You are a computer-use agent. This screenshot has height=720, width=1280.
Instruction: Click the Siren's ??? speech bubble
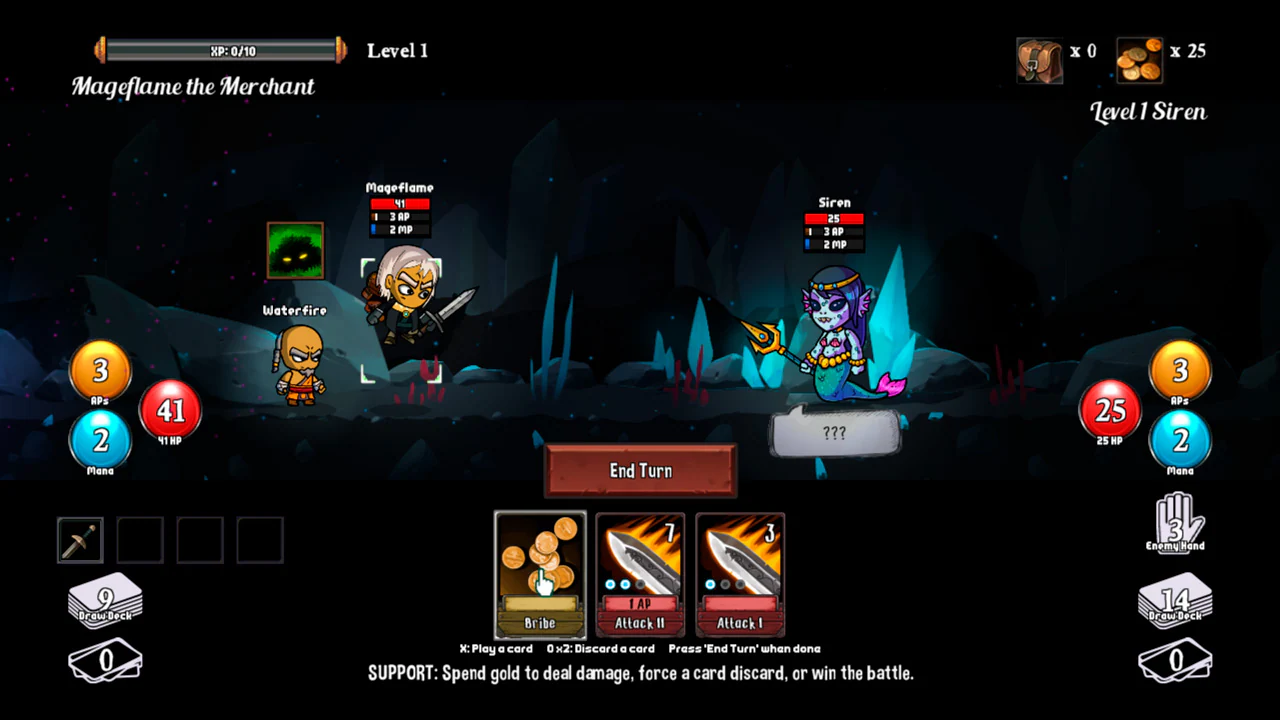[x=835, y=433]
